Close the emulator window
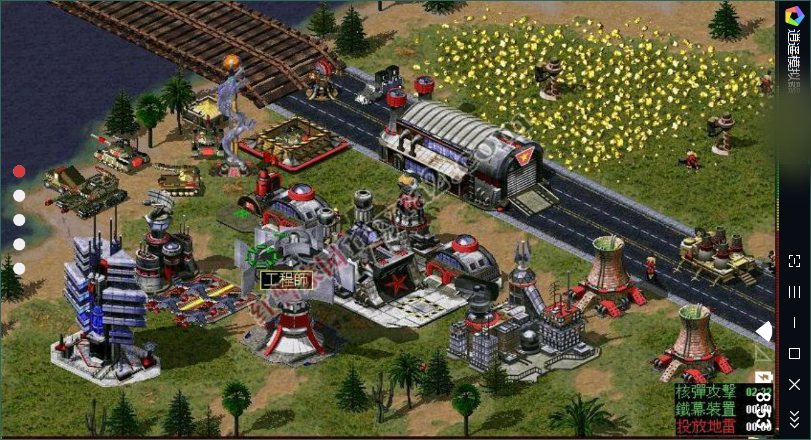The image size is (811, 440). 794,384
